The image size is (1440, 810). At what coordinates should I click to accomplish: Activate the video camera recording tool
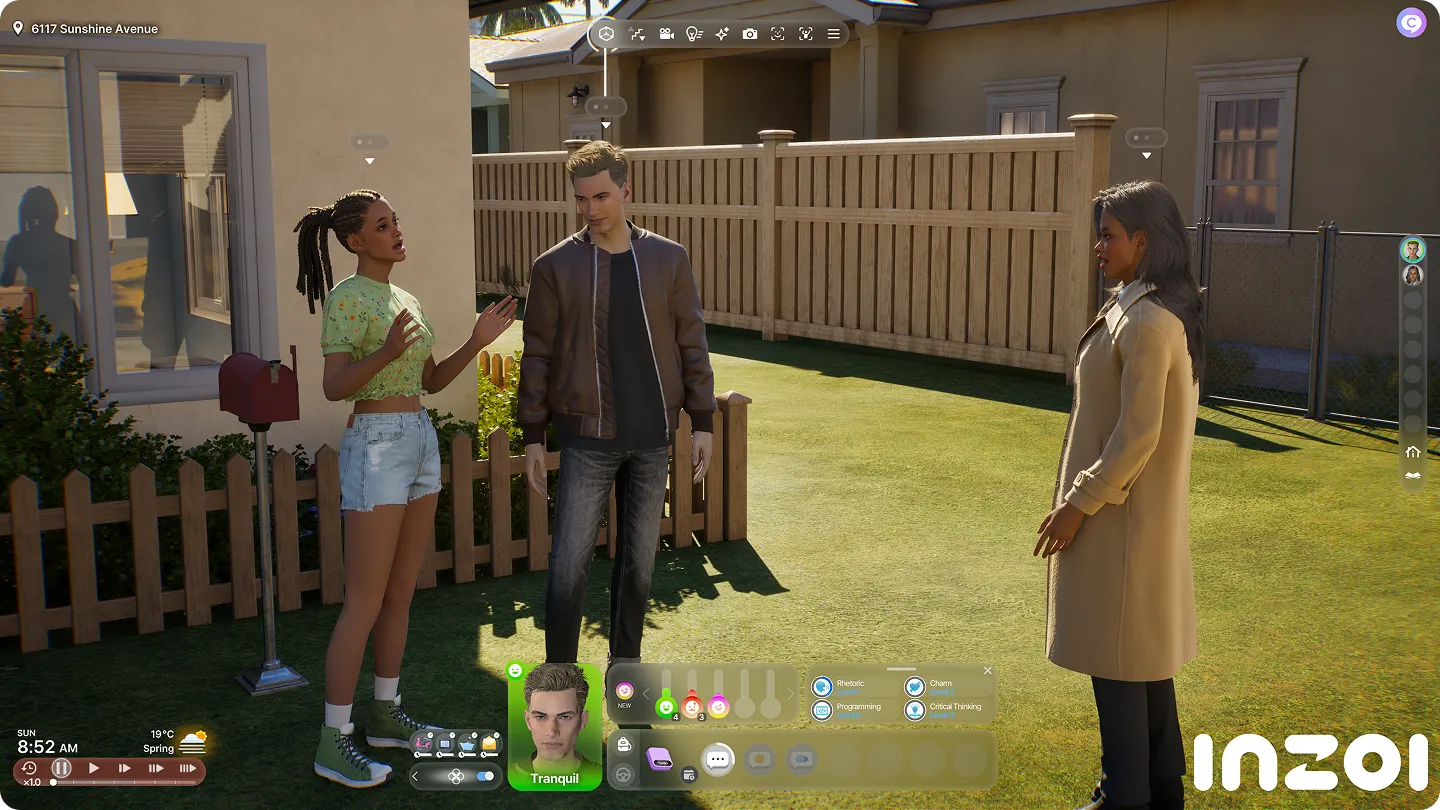(x=666, y=34)
